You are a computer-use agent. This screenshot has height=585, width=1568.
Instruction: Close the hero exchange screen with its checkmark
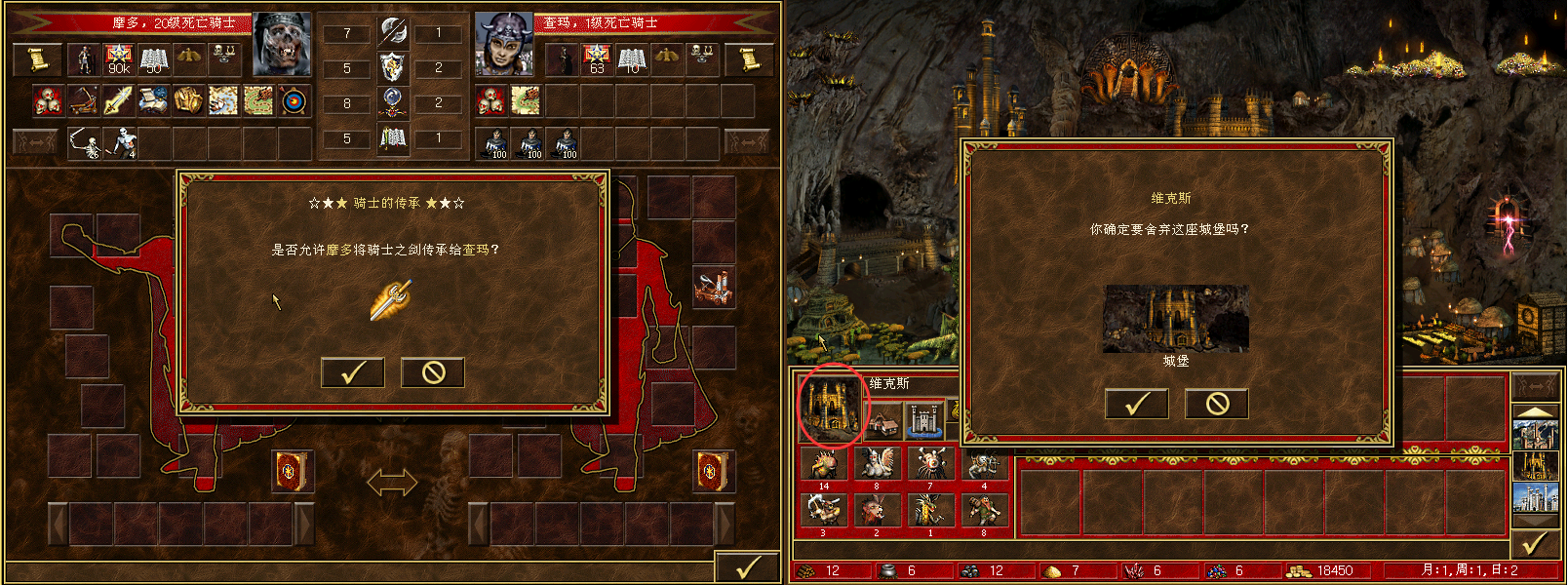pyautogui.click(x=747, y=567)
